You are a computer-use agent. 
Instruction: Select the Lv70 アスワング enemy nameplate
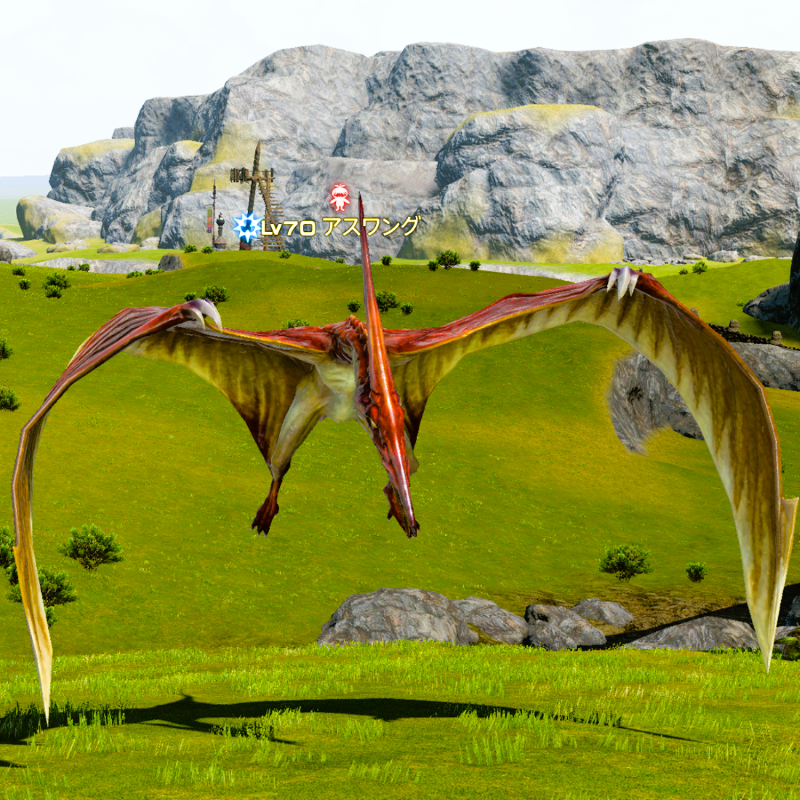(x=340, y=227)
